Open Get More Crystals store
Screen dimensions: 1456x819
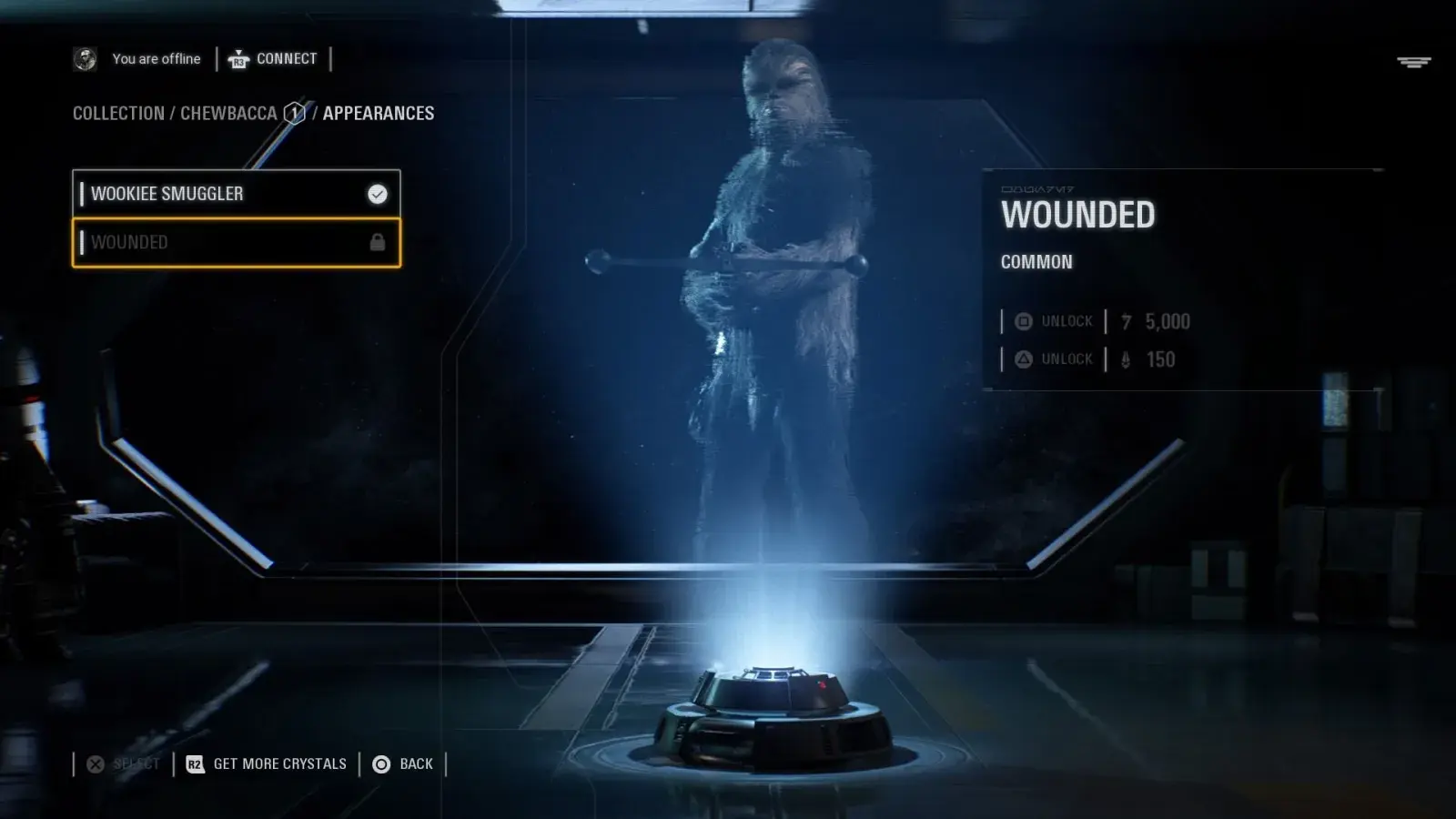click(x=267, y=764)
